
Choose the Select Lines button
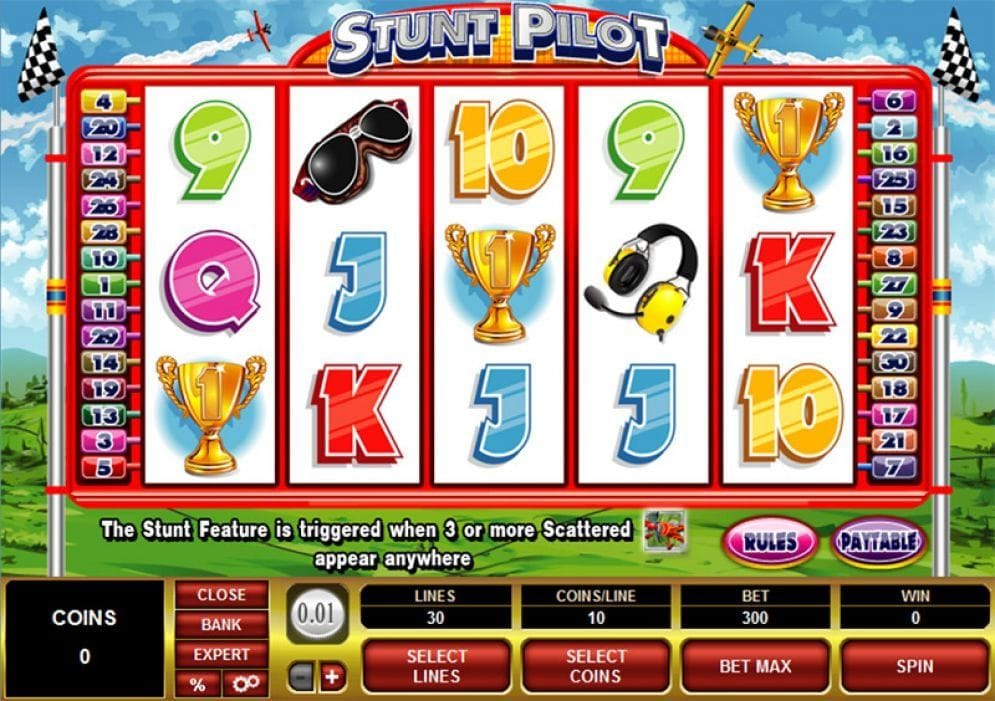point(437,665)
